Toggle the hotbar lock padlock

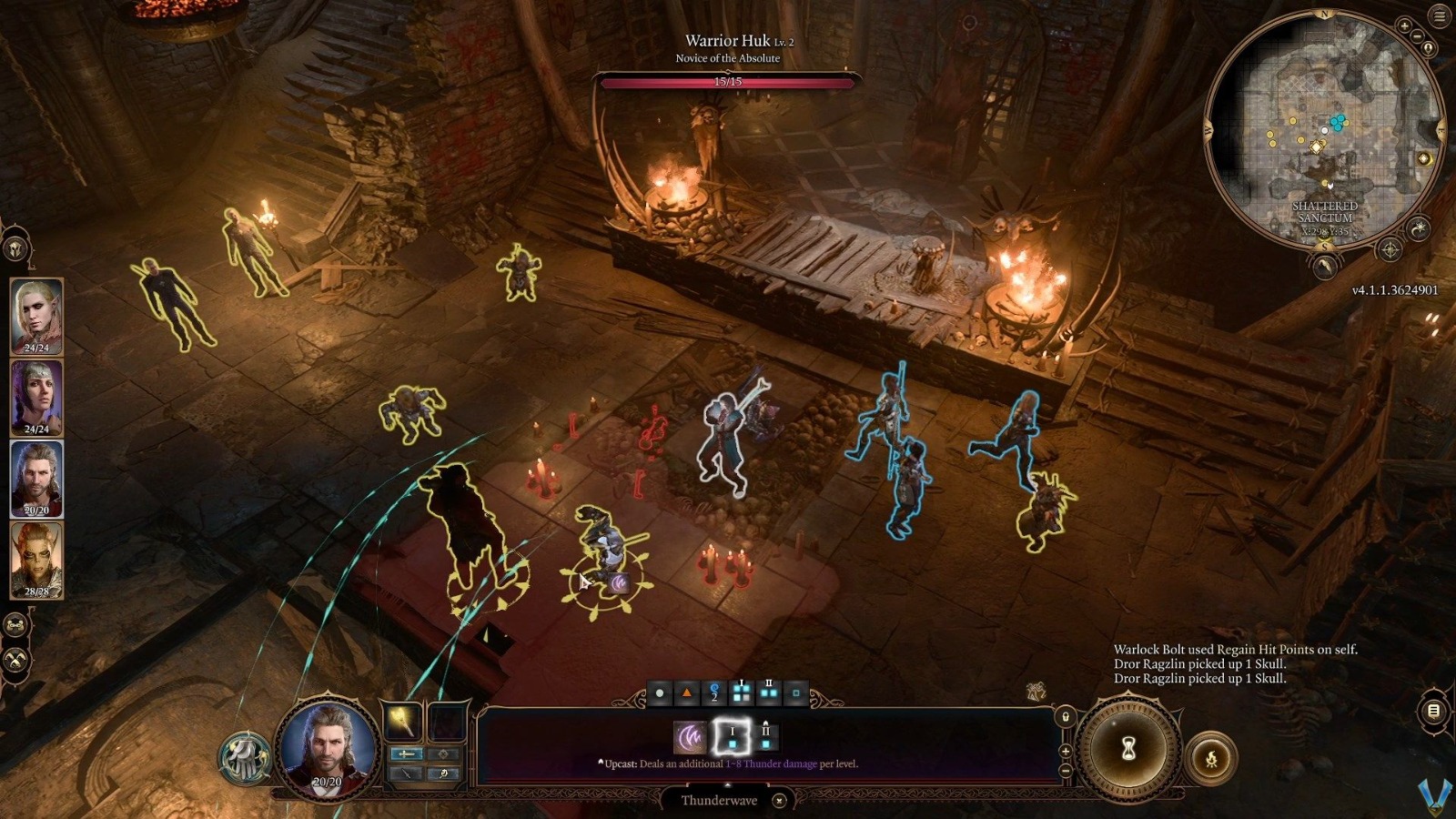pyautogui.click(x=1066, y=716)
